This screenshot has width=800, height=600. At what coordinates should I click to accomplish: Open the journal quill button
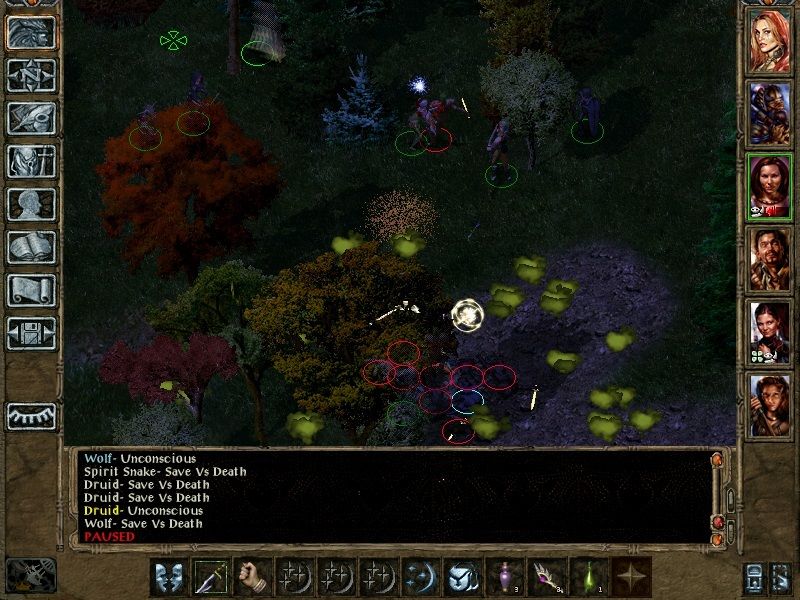[x=31, y=118]
